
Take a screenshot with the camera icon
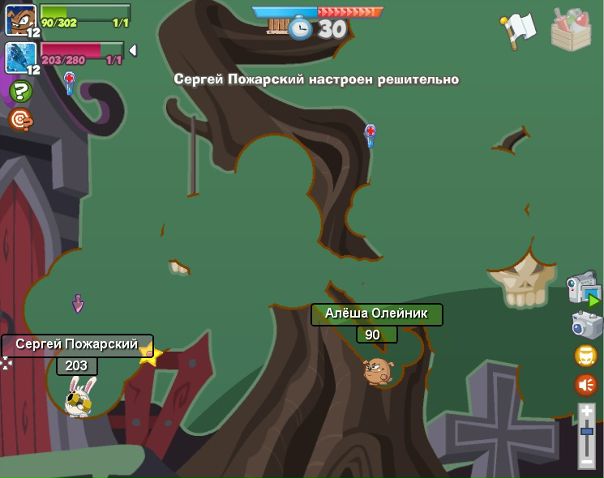586,325
